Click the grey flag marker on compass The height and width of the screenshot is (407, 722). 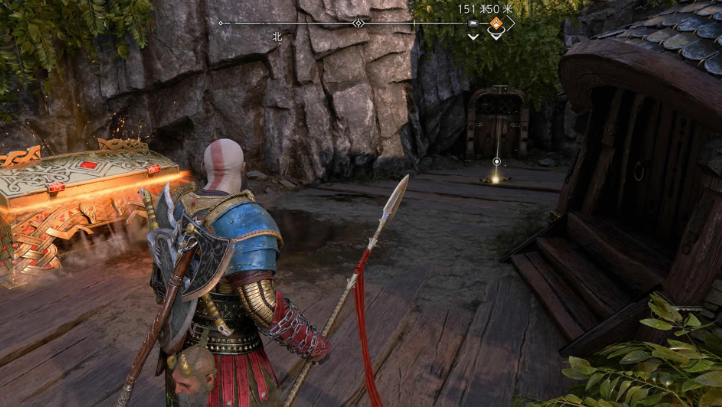[473, 22]
